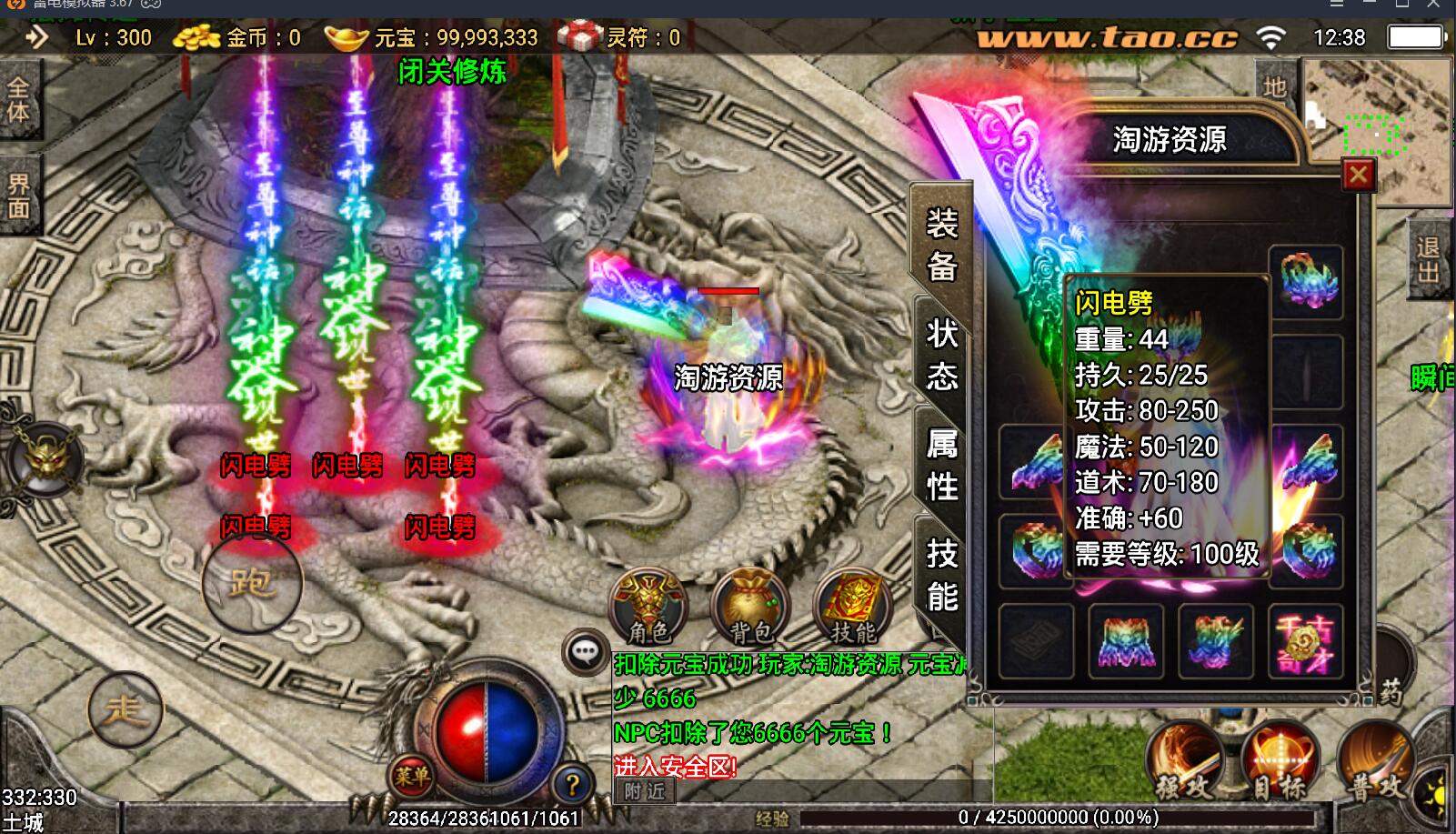
Task: Close the equipment panel with the red X
Action: coord(1358,174)
